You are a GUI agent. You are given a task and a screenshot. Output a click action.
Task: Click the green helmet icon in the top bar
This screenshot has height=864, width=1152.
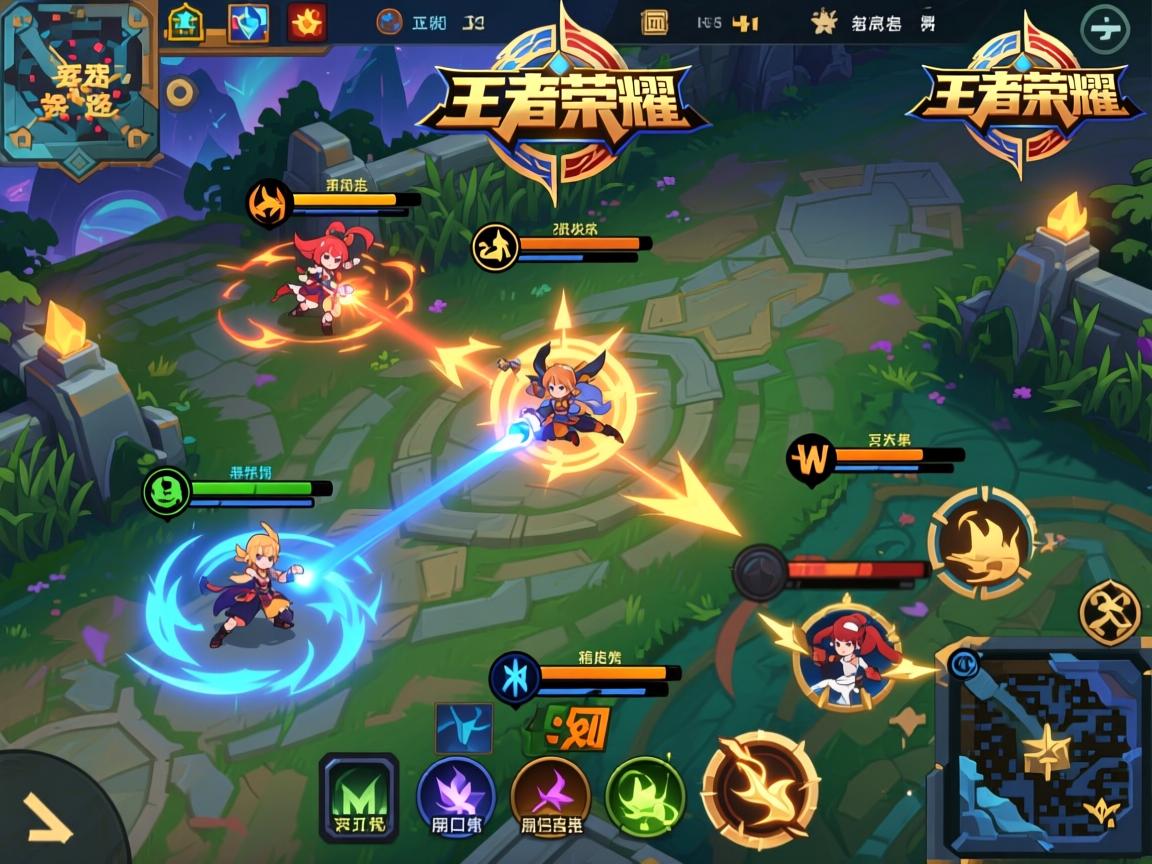185,22
